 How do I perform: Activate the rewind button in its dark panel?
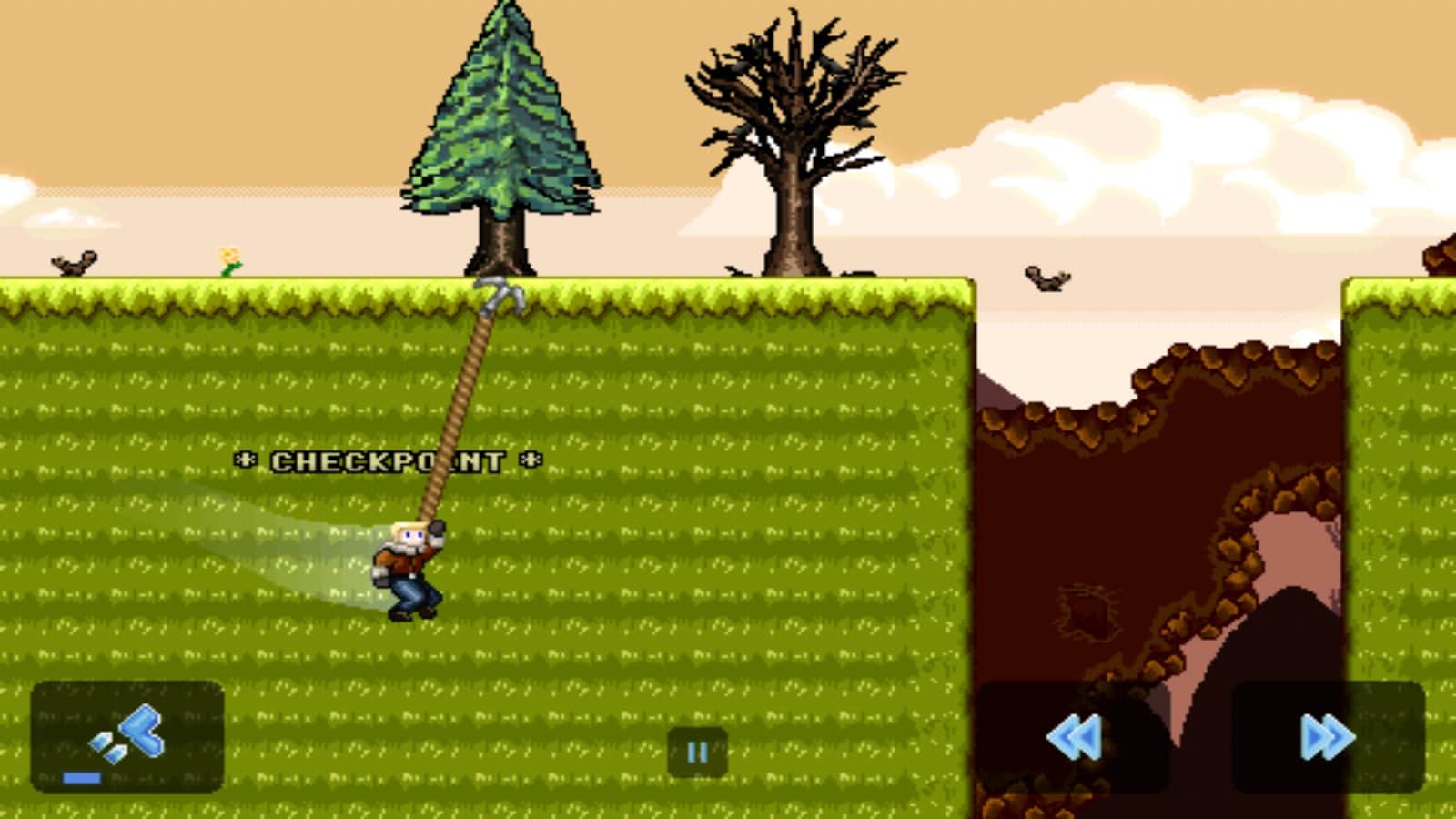click(1074, 739)
